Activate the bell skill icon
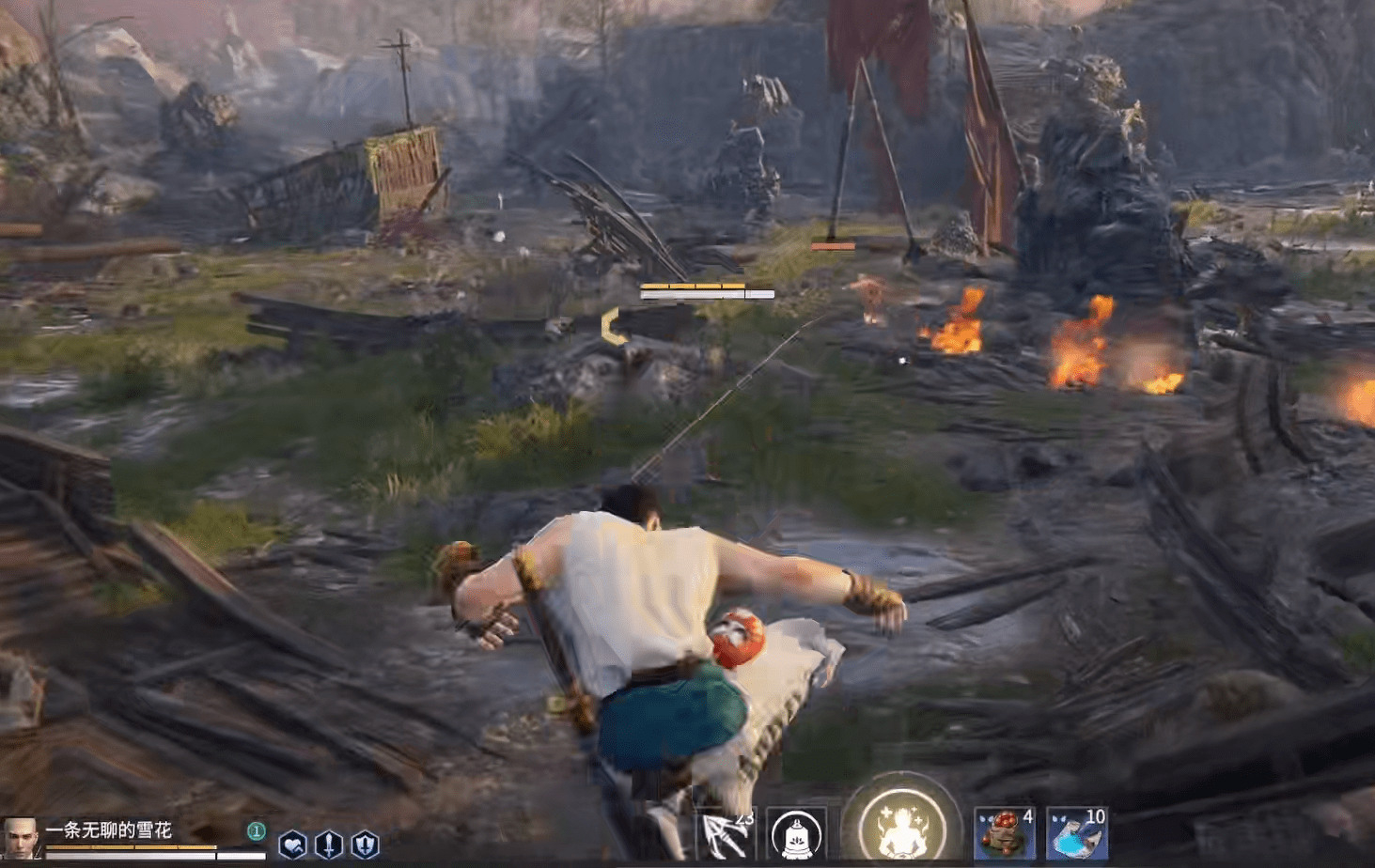The height and width of the screenshot is (868, 1375). tap(797, 834)
